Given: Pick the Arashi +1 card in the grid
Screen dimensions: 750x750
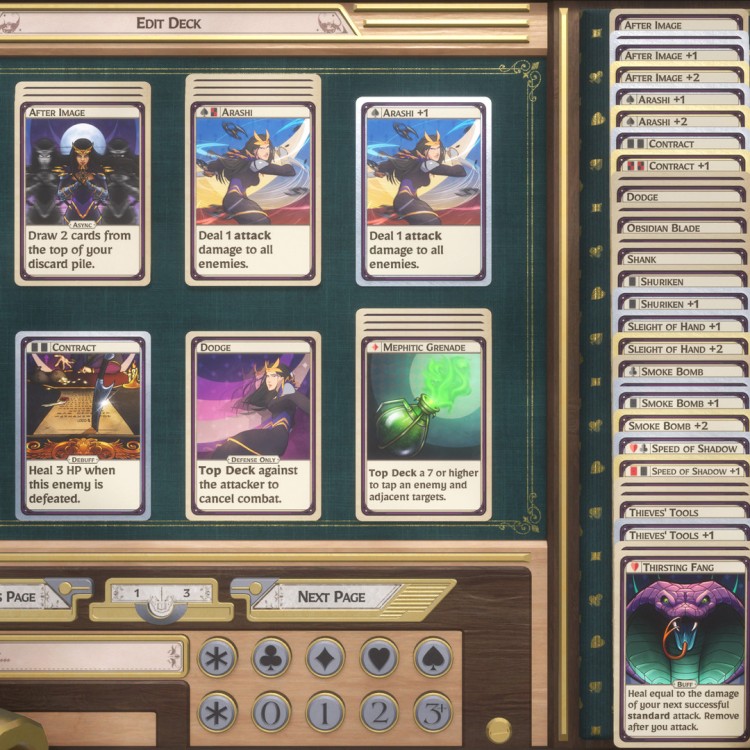Looking at the screenshot, I should [423, 191].
